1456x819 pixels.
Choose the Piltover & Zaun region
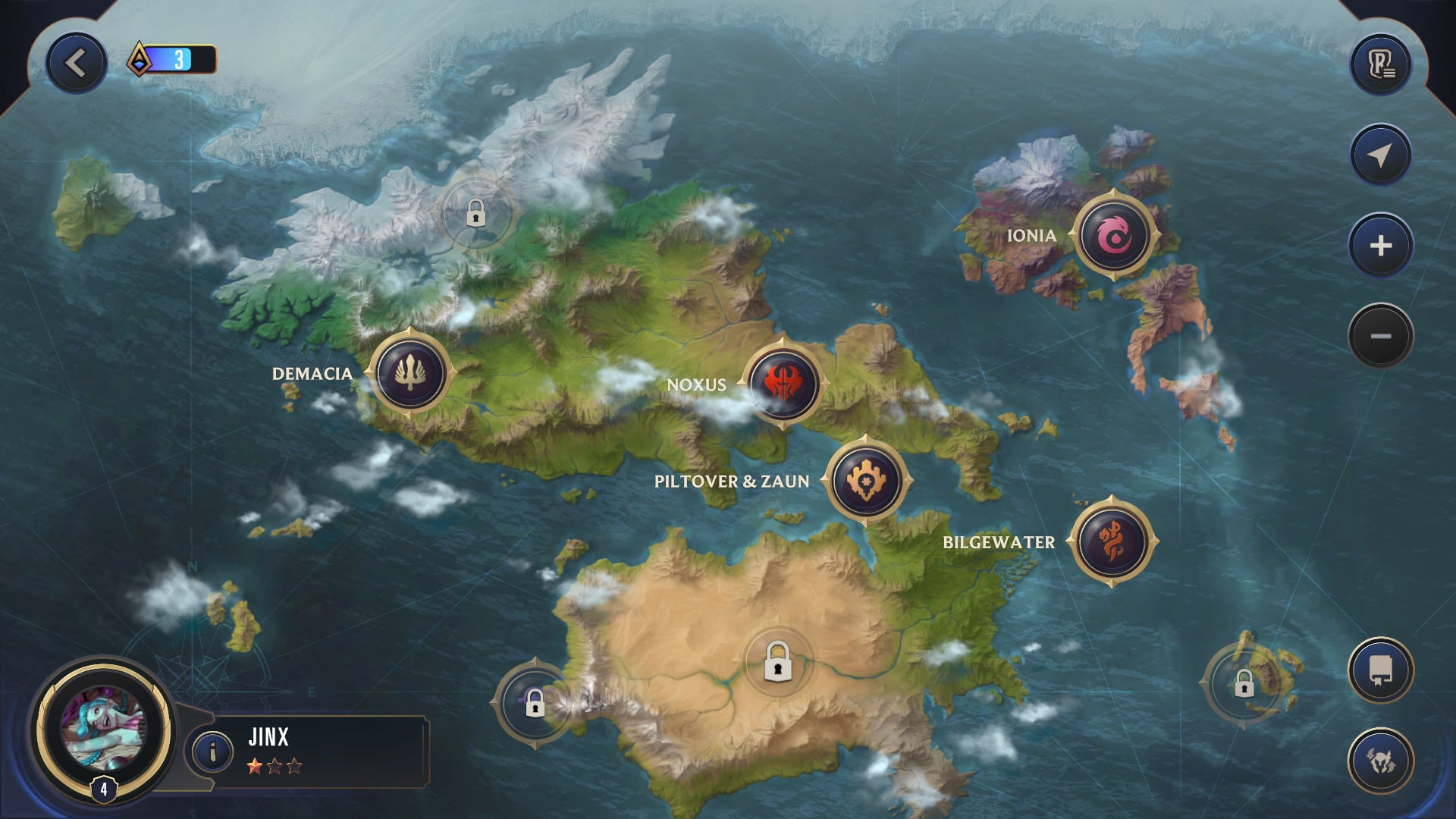866,481
